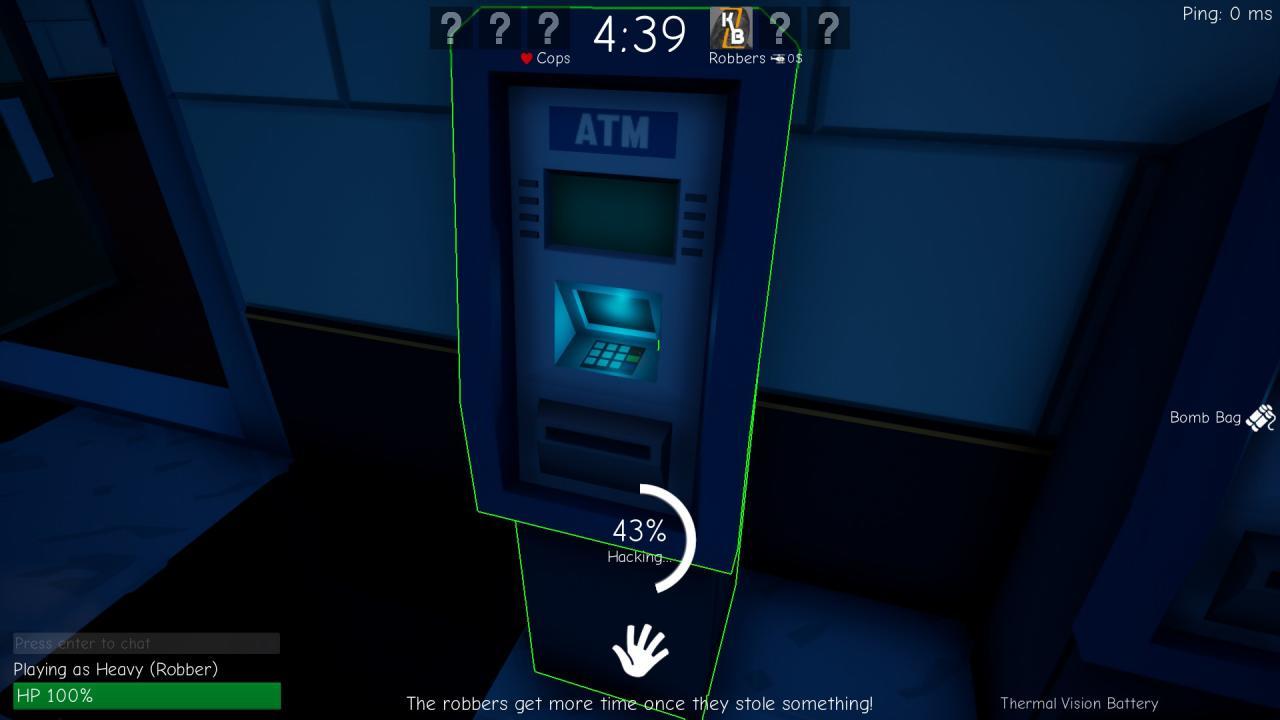This screenshot has width=1280, height=720.
Task: Click the Press enter to chat field
Action: click(145, 643)
